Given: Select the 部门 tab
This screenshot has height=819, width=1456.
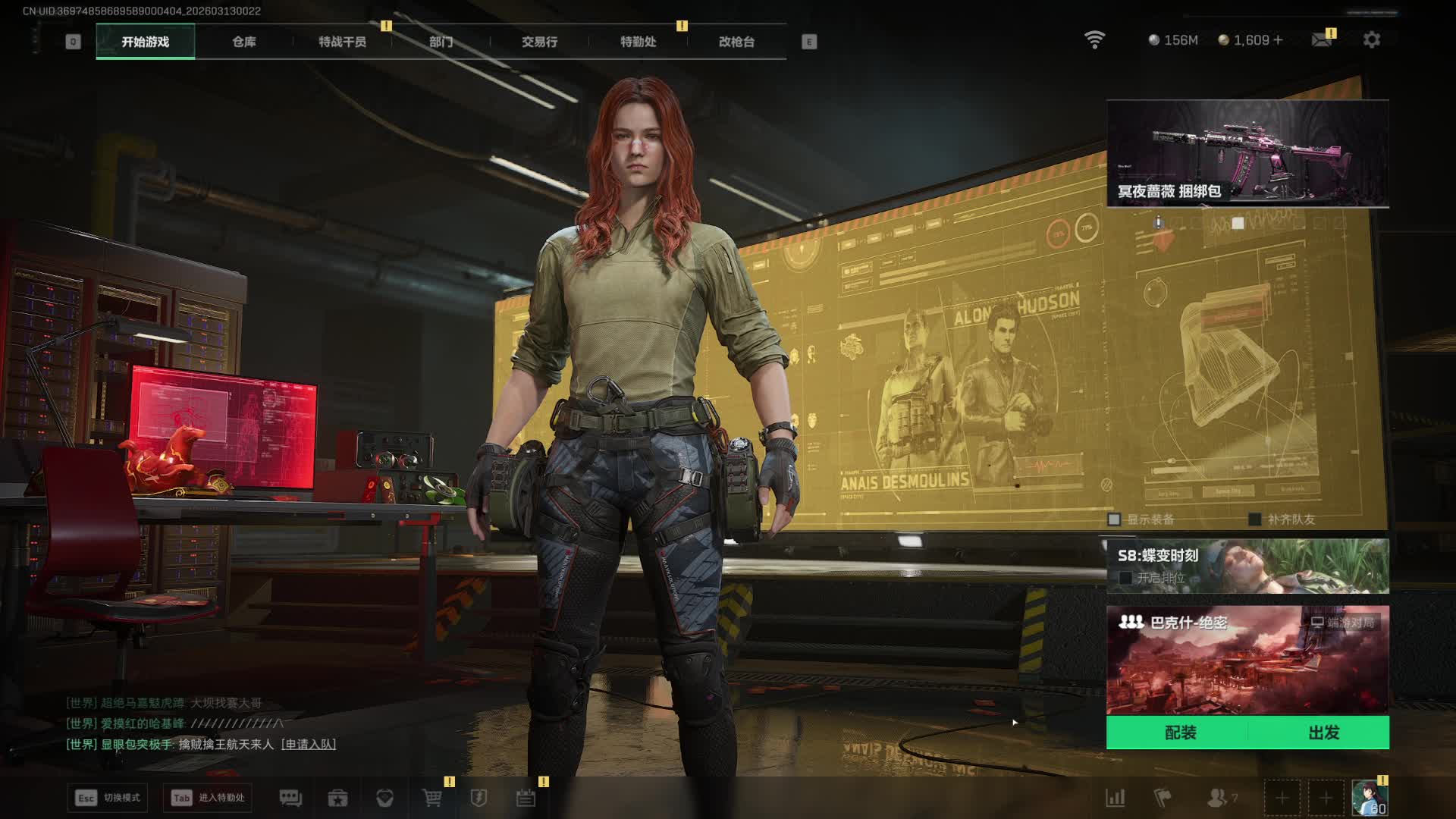Looking at the screenshot, I should [x=441, y=42].
